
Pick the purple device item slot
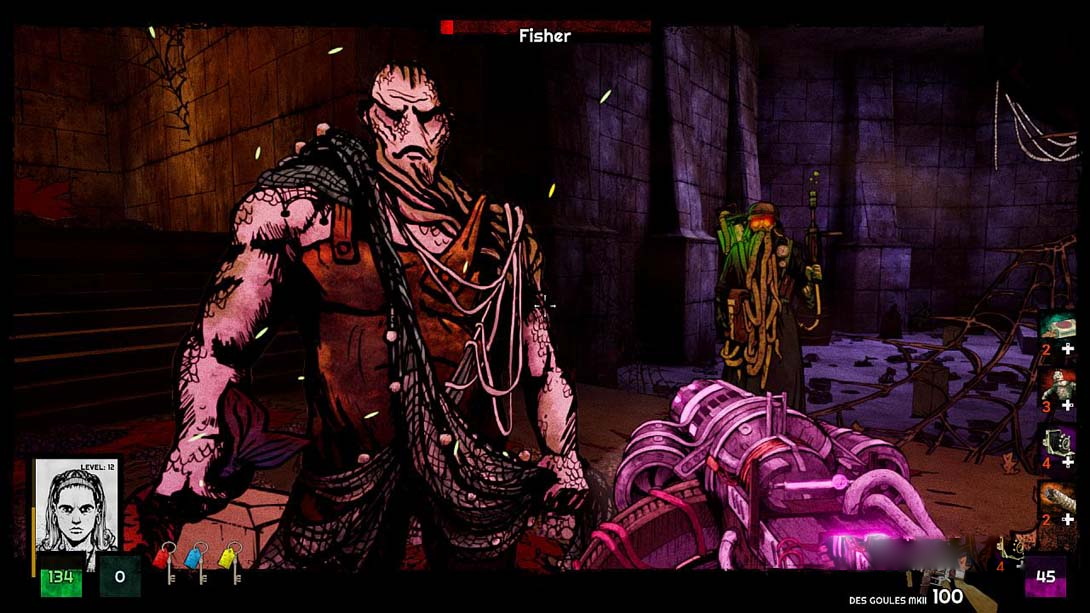pos(1057,441)
